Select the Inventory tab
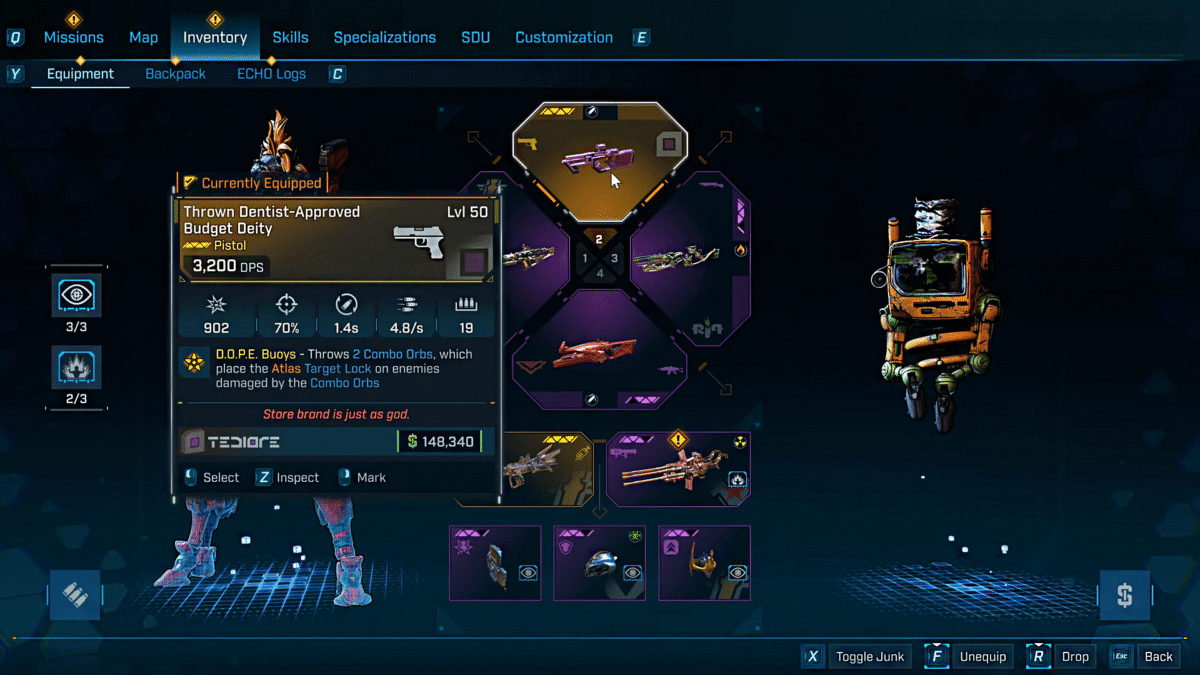 click(x=215, y=37)
